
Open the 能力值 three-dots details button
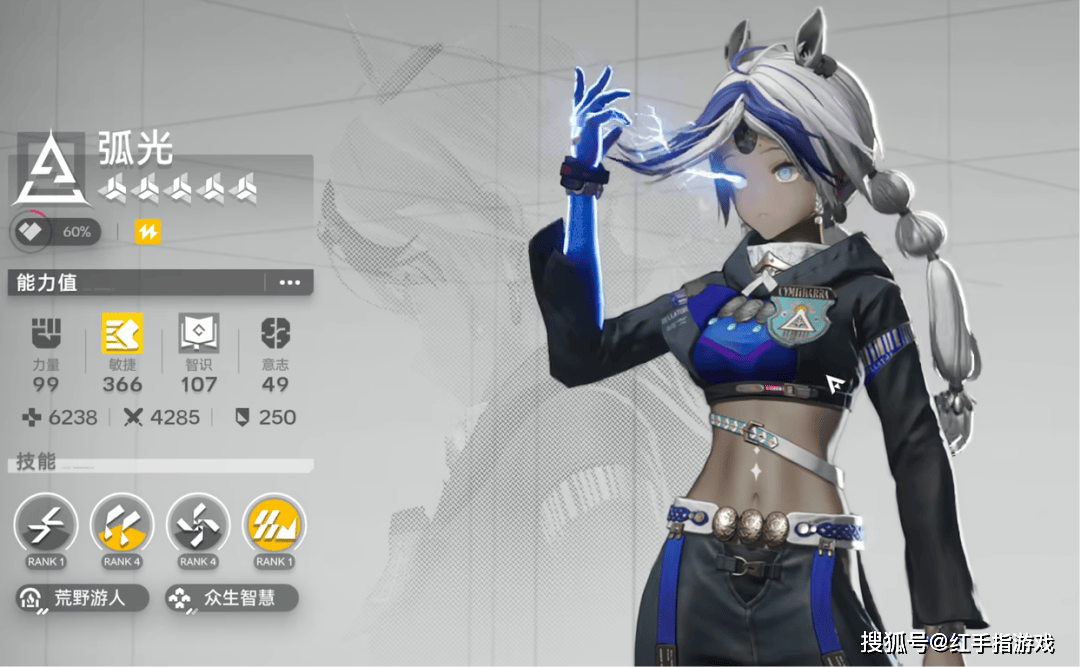point(289,283)
